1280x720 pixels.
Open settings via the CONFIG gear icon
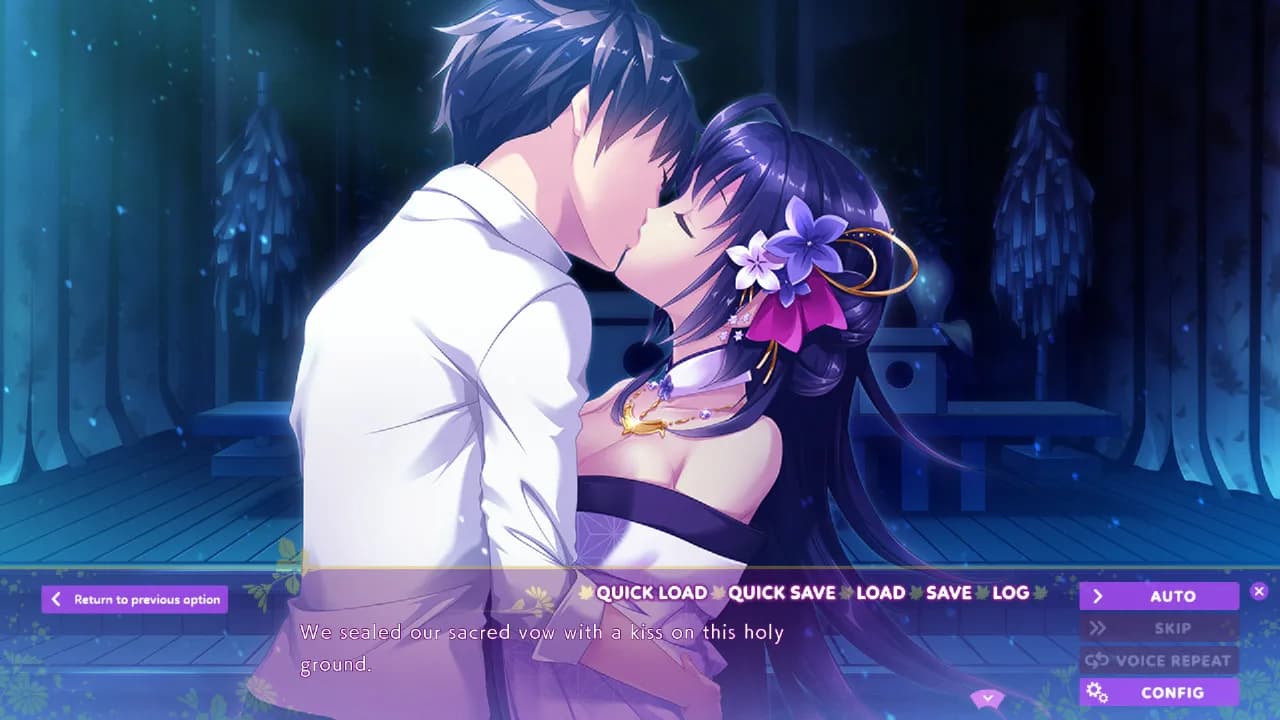[x=1096, y=692]
